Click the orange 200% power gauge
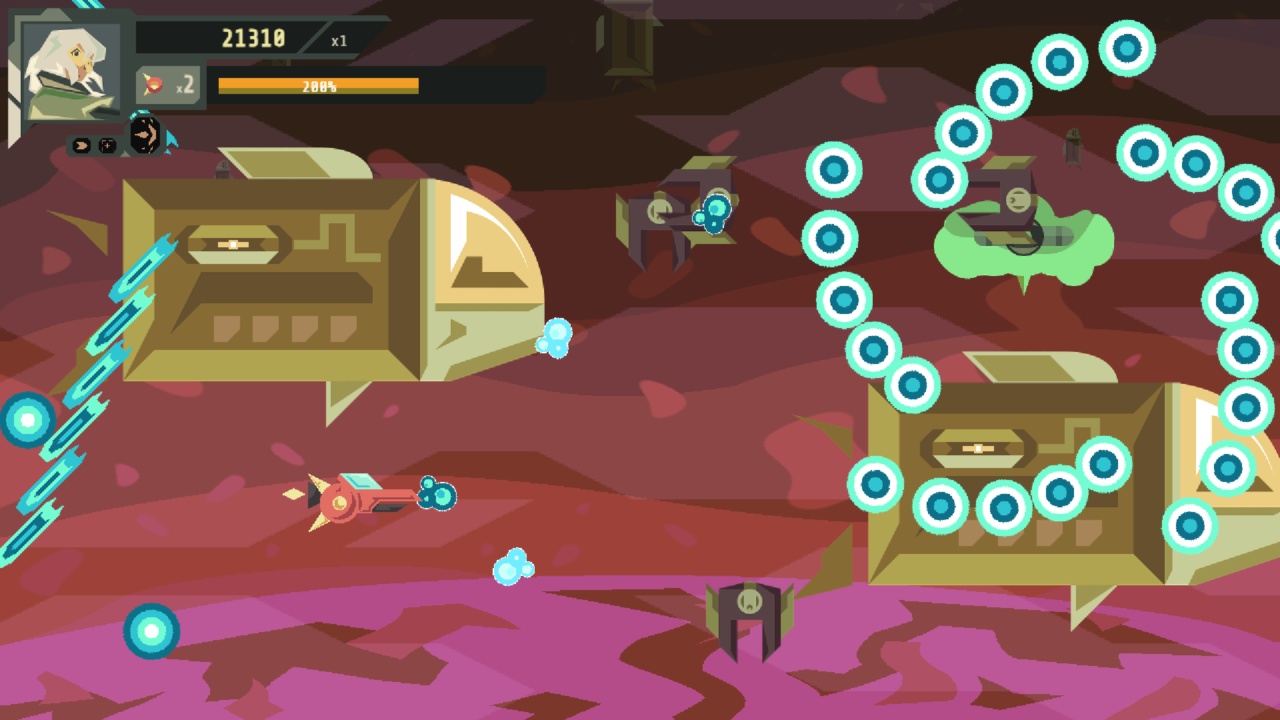The height and width of the screenshot is (720, 1280). pyautogui.click(x=320, y=85)
